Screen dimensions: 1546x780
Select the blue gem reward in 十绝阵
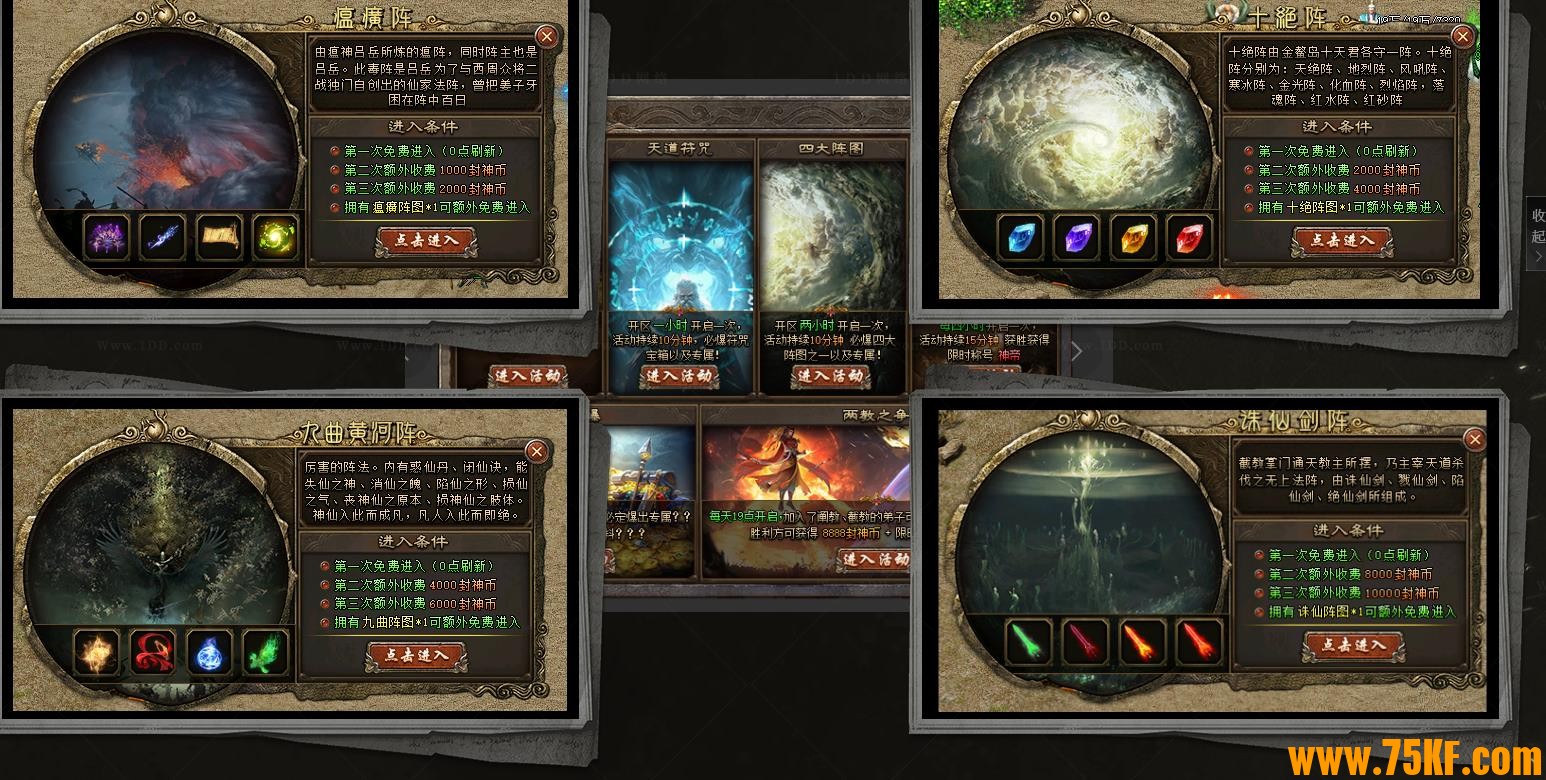(1022, 239)
